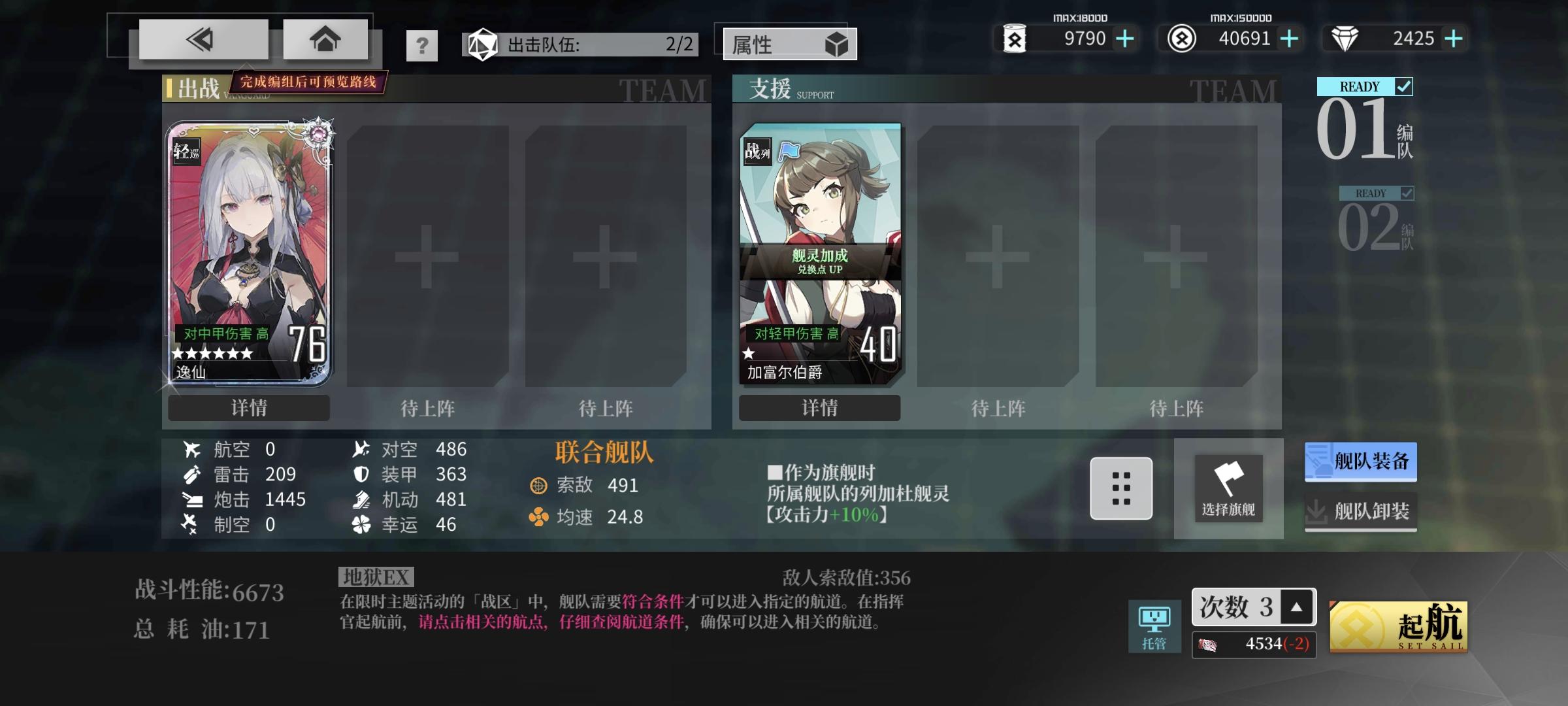Click the home icon at top left
Viewport: 1568px width, 706px height.
pyautogui.click(x=325, y=39)
